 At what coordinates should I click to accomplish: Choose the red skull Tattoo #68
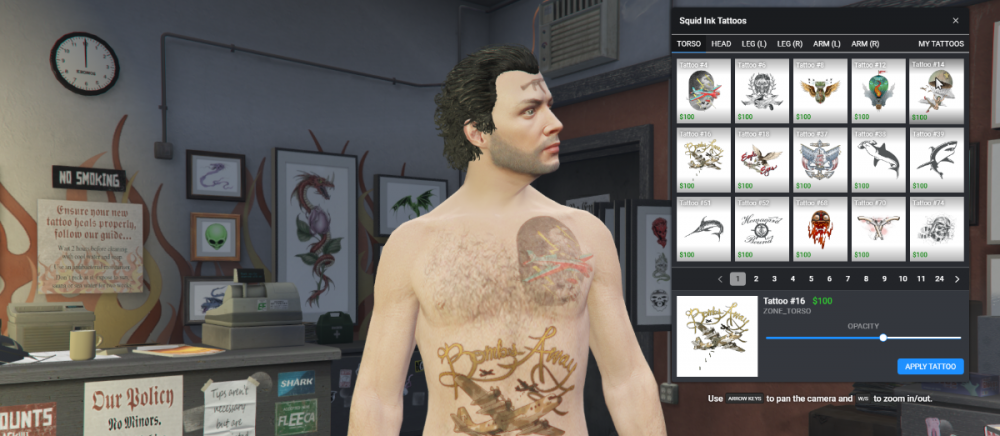point(820,228)
